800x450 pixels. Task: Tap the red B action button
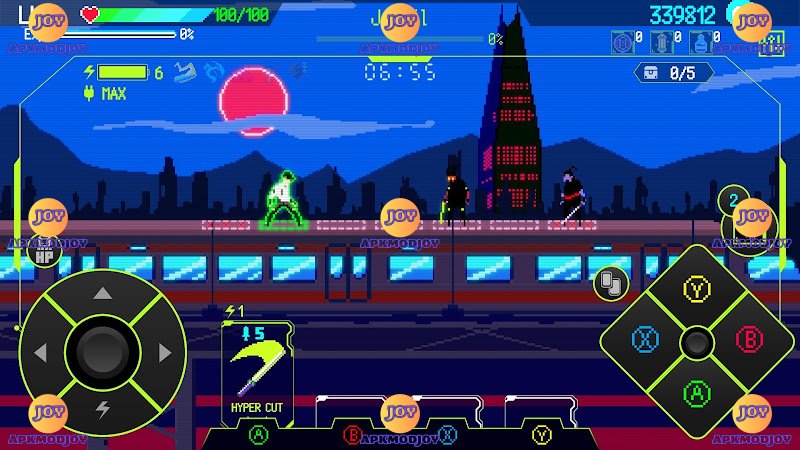pos(748,340)
